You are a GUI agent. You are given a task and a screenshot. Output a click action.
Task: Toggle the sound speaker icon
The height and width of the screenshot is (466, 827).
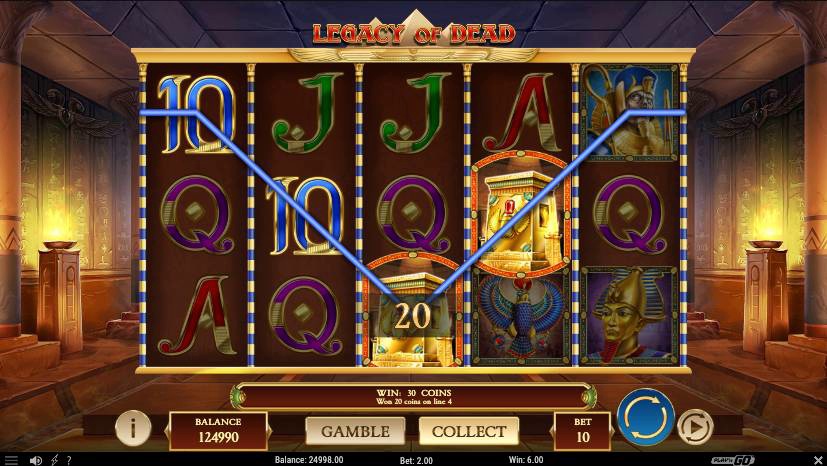[36, 460]
